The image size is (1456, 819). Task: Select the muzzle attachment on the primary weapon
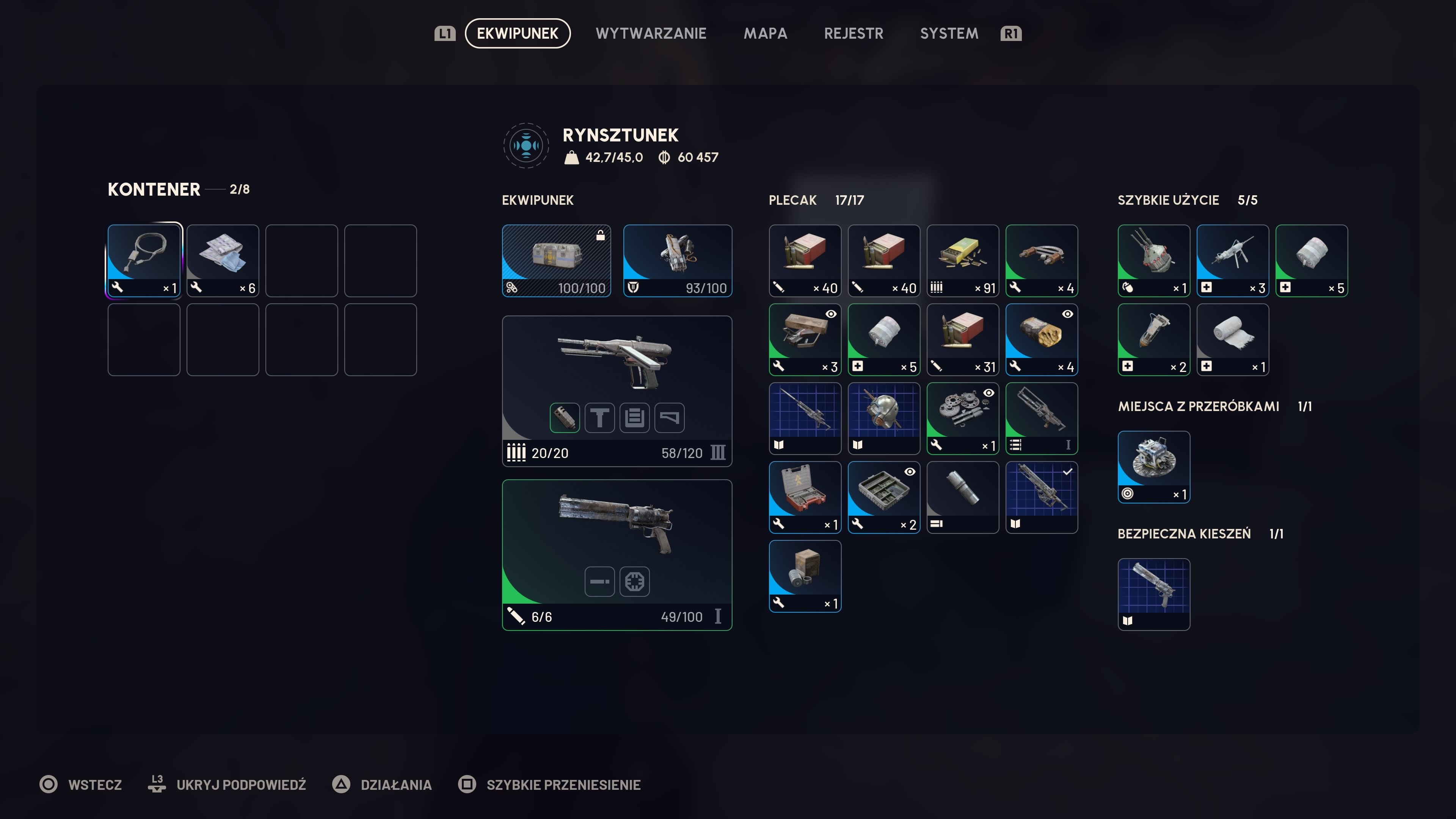tap(565, 418)
